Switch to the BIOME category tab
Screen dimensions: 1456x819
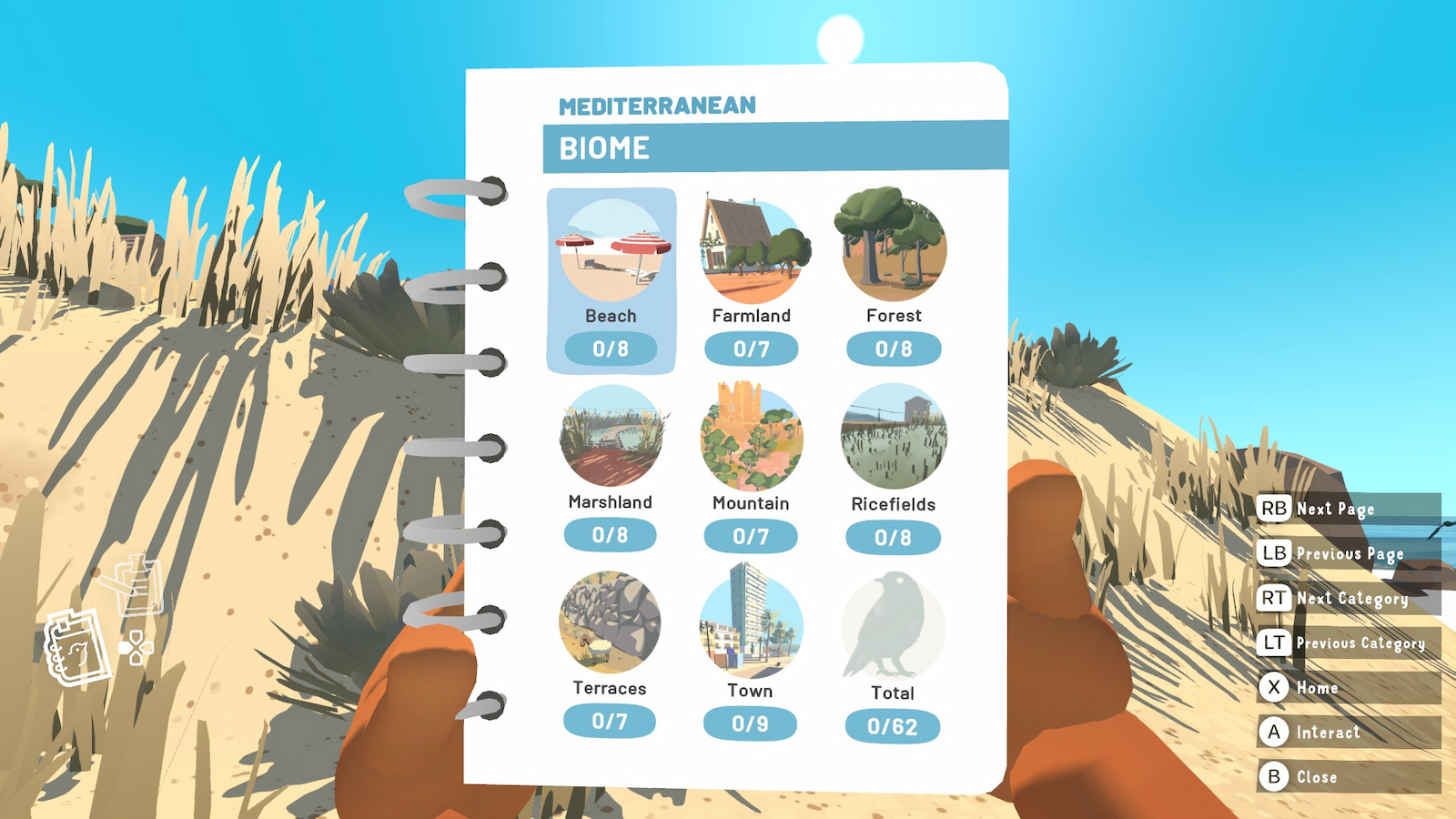pos(605,147)
